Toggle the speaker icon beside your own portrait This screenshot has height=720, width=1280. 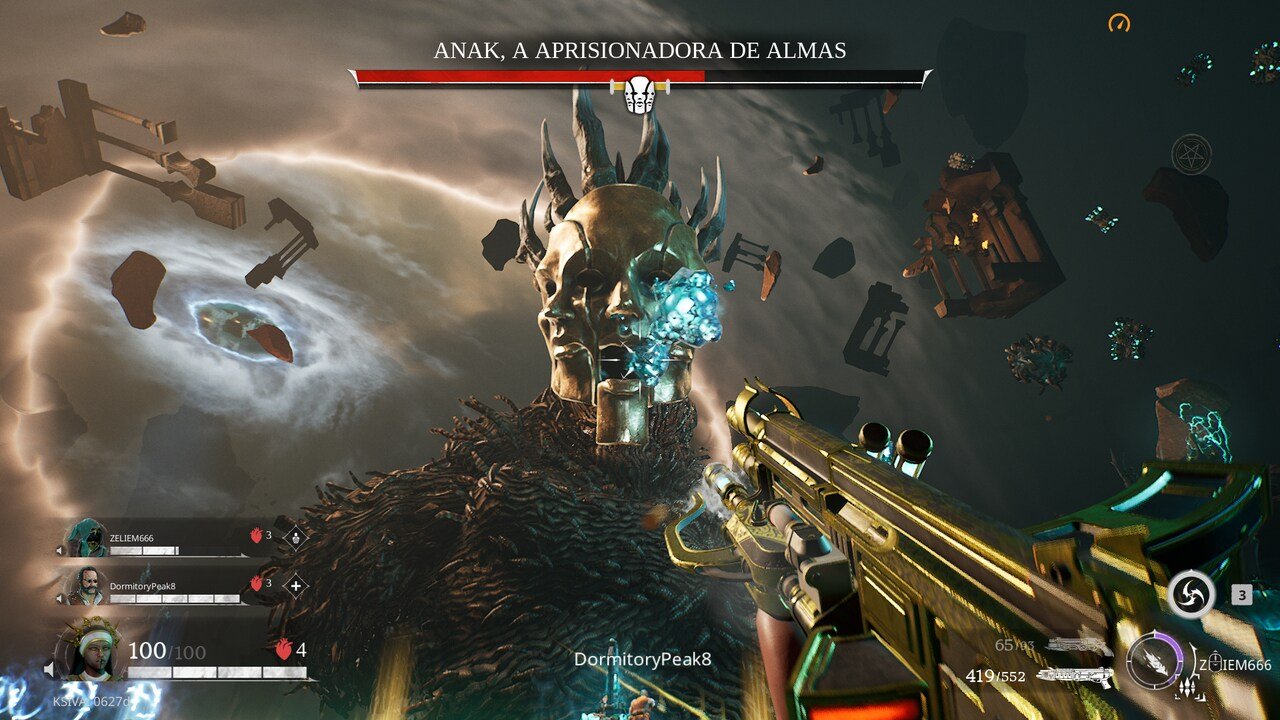[x=50, y=668]
